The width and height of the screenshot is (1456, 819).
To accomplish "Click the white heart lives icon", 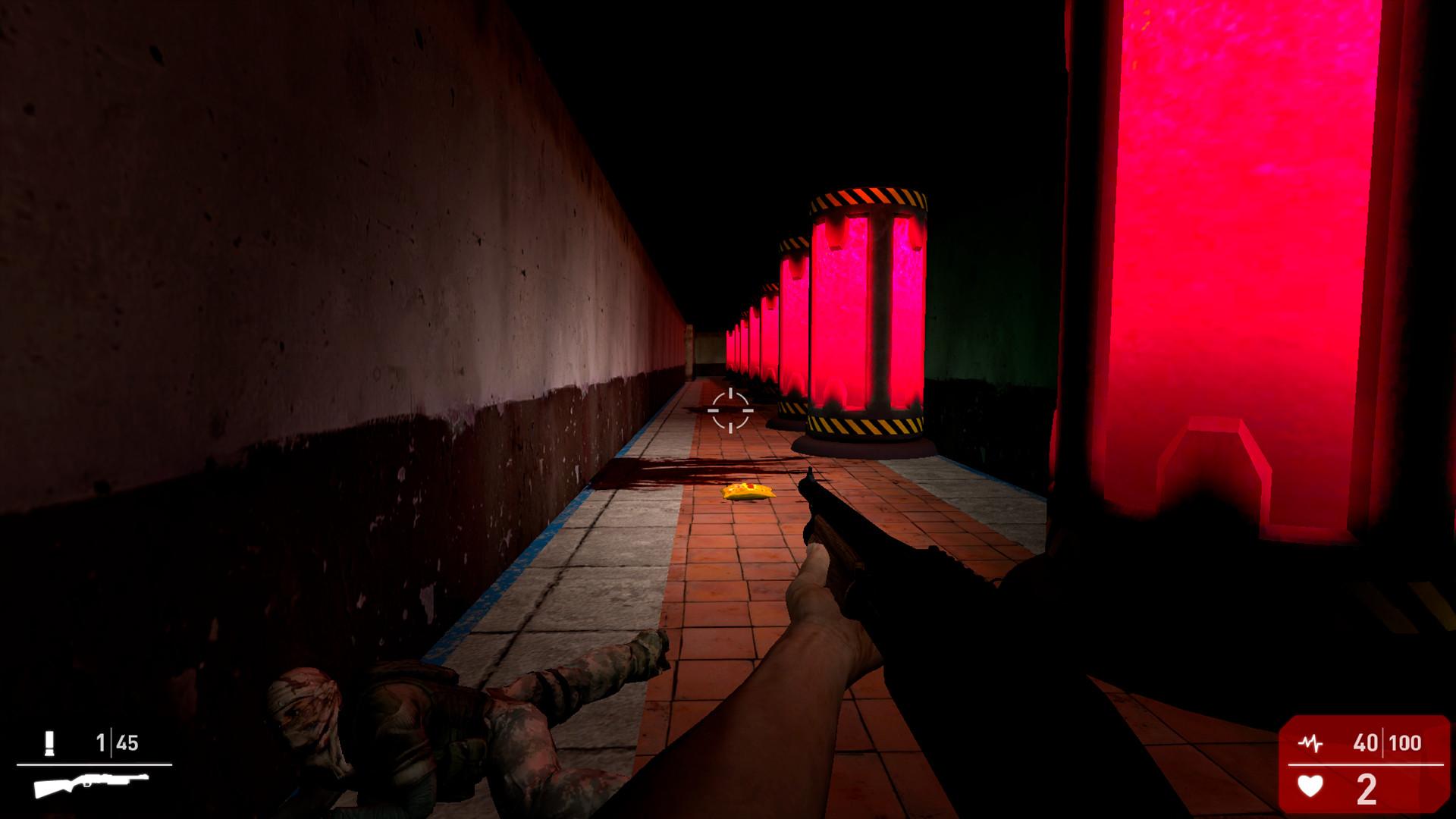I will (x=1310, y=787).
